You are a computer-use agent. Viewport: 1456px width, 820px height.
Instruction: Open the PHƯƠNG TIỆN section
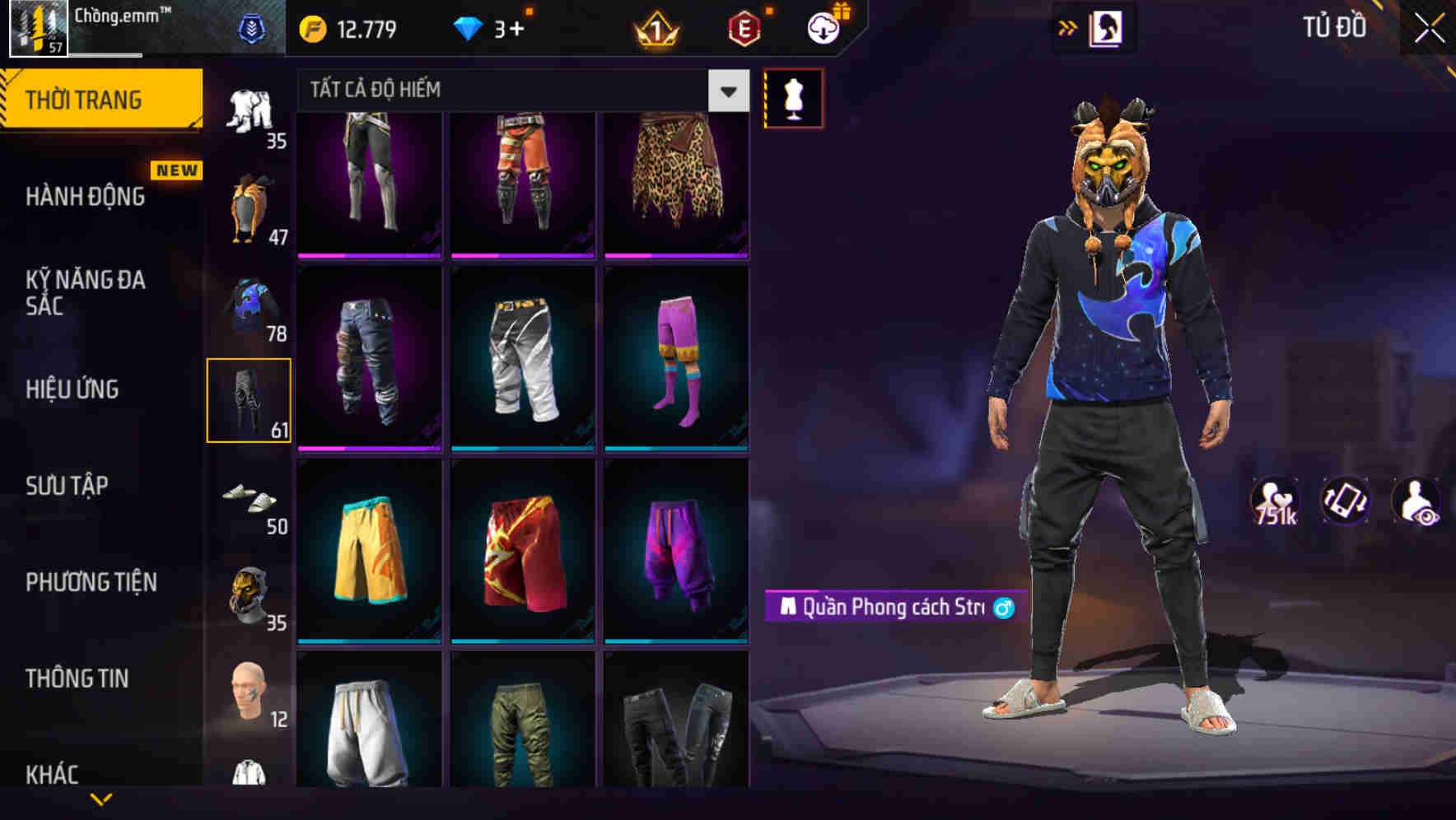pyautogui.click(x=91, y=582)
